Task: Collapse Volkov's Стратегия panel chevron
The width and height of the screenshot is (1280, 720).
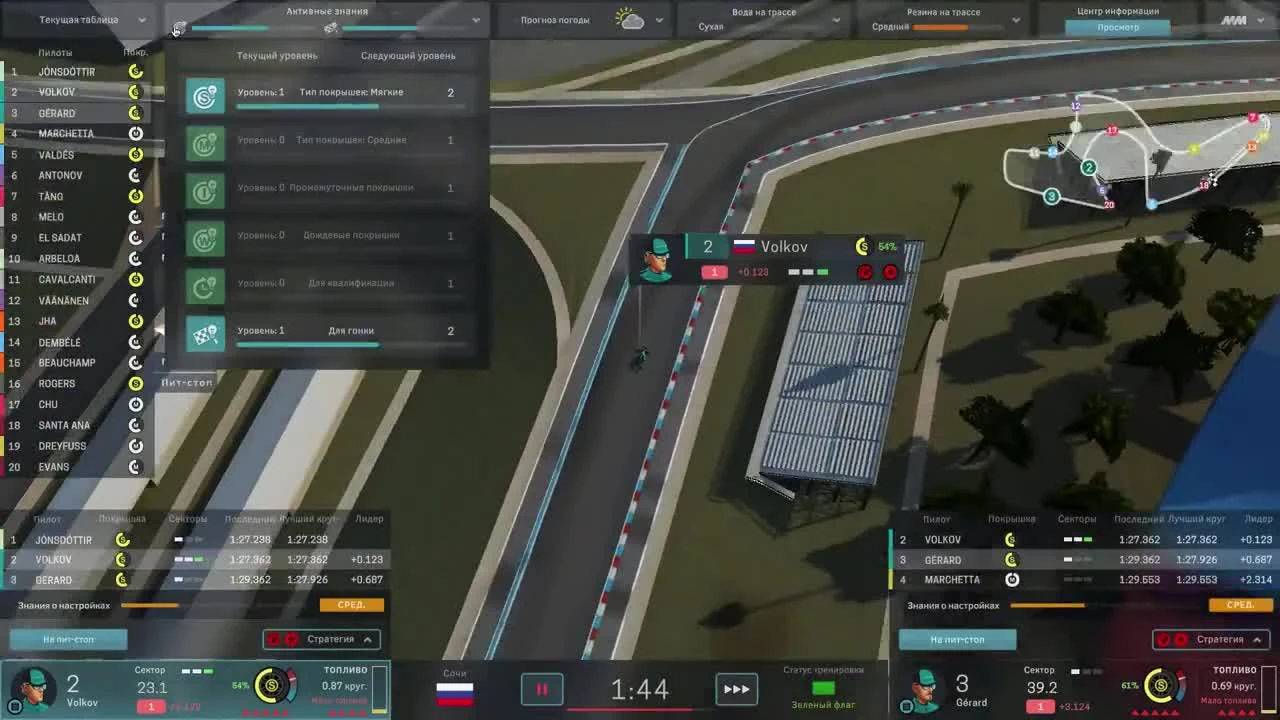Action: point(368,639)
